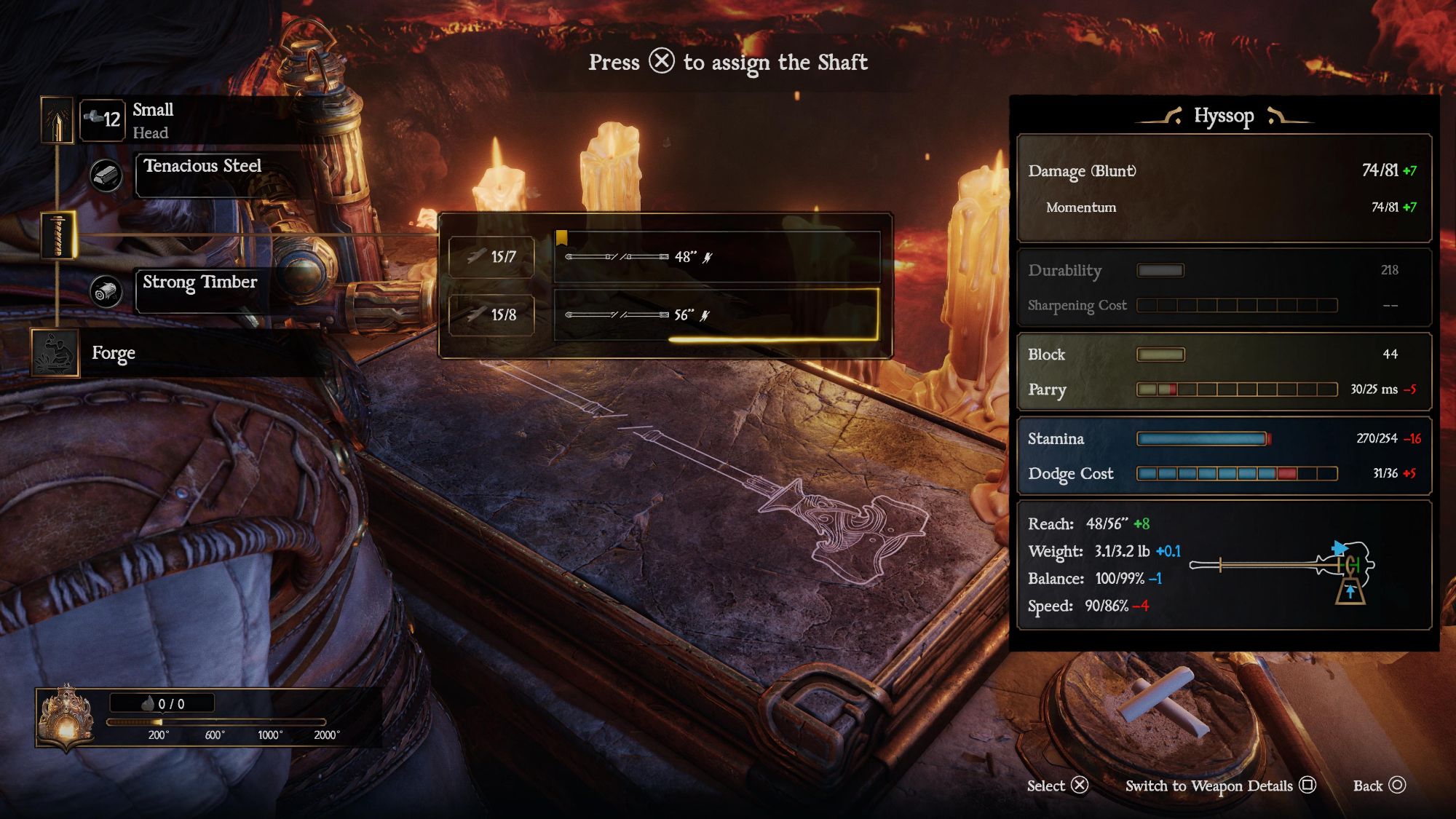
Task: Go Back from the shaft menu
Action: coord(1379,786)
